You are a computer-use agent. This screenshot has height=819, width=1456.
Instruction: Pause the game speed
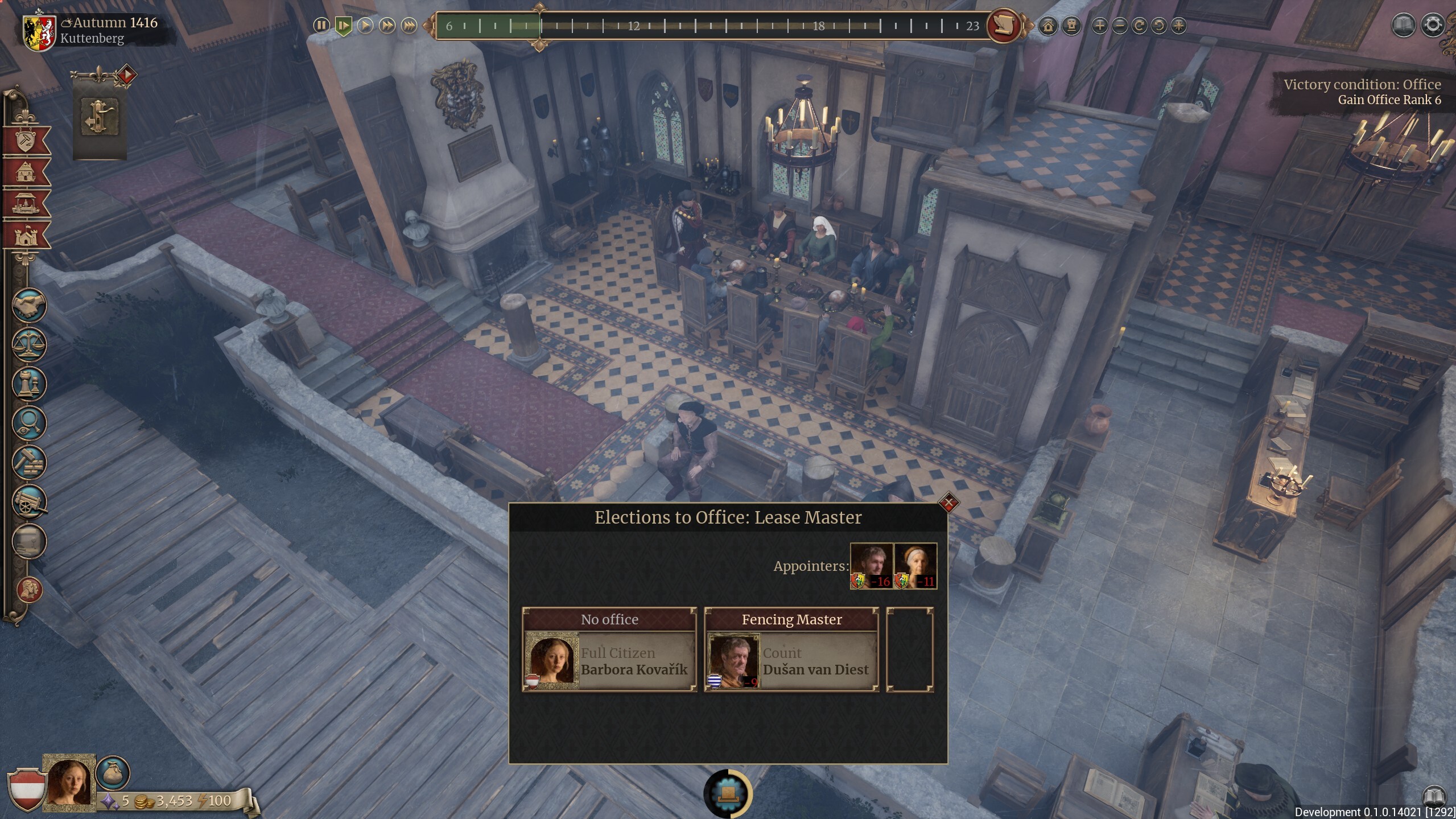point(321,25)
